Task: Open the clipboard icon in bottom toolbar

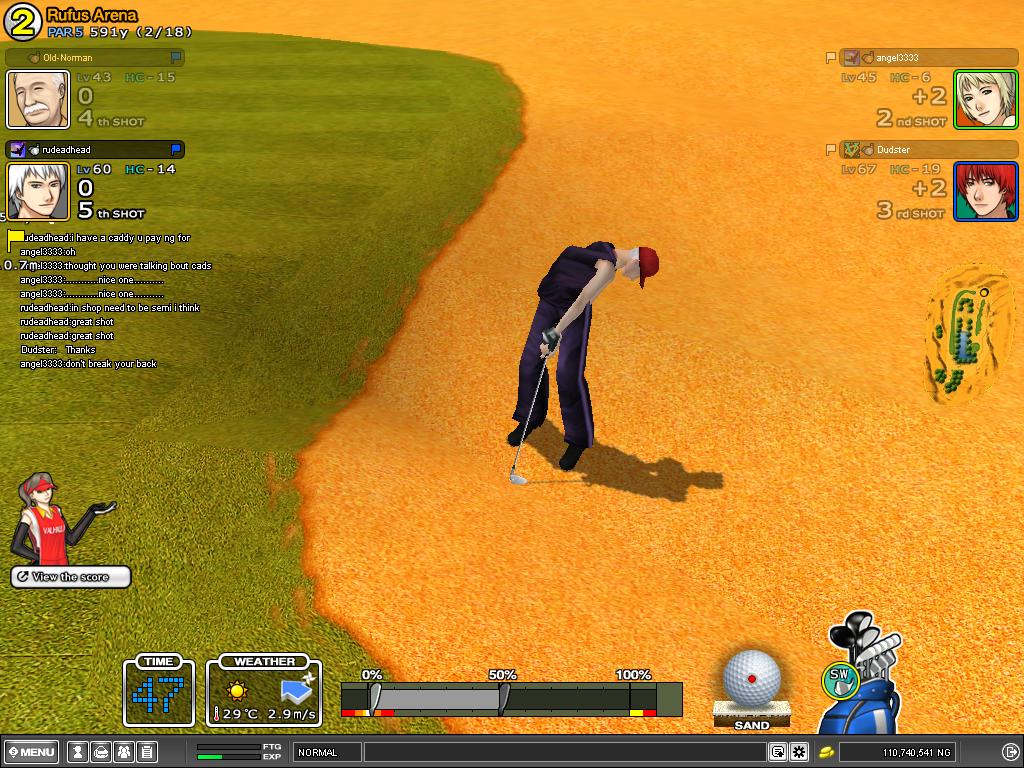Action: pyautogui.click(x=146, y=752)
